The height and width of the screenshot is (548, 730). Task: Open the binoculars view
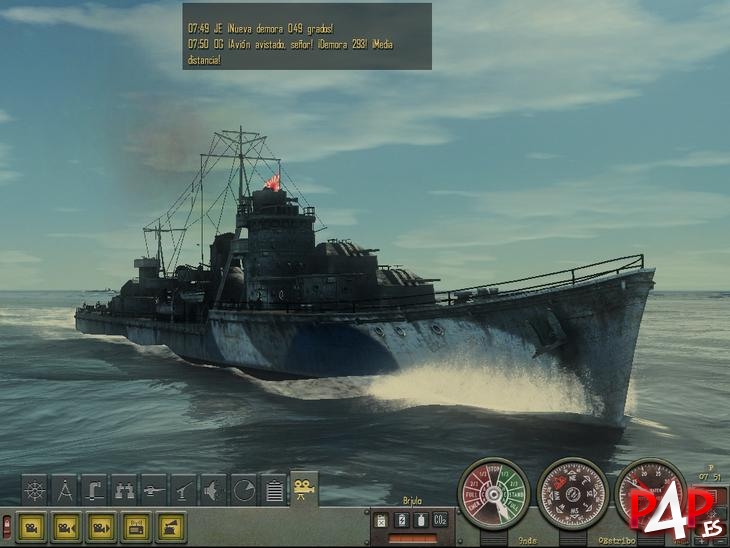tap(125, 490)
